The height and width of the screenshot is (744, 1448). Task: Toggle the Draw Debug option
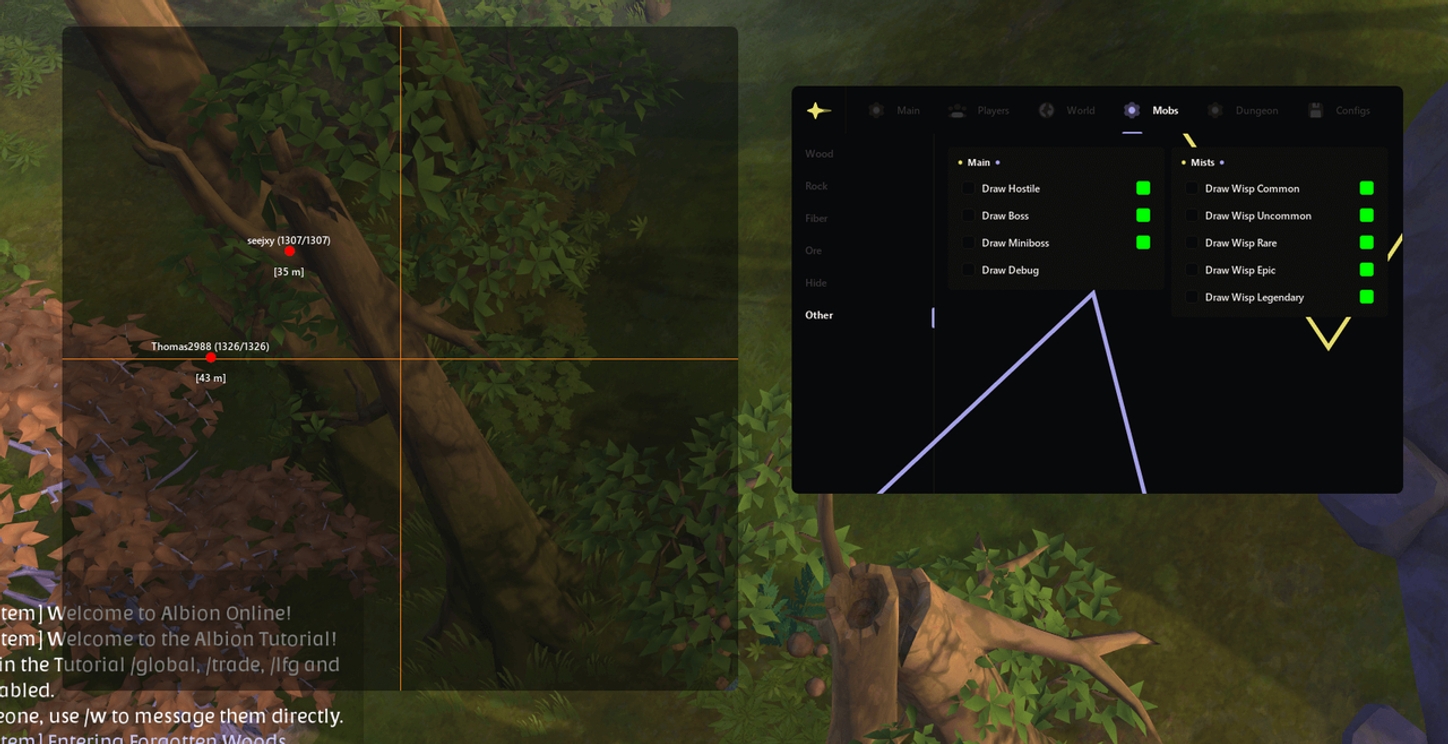[968, 270]
